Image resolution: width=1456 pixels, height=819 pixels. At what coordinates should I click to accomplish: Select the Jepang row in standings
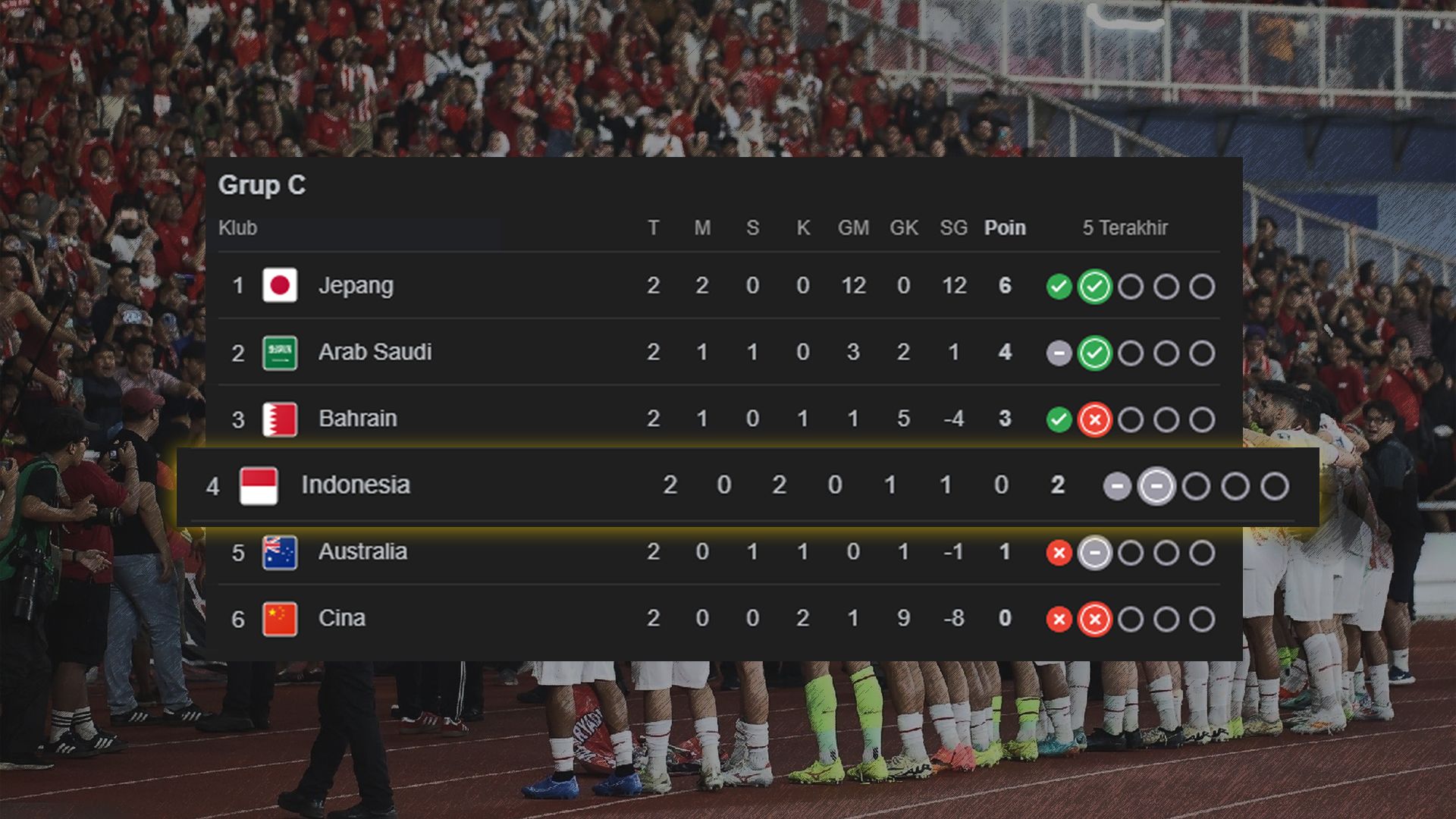(x=356, y=286)
